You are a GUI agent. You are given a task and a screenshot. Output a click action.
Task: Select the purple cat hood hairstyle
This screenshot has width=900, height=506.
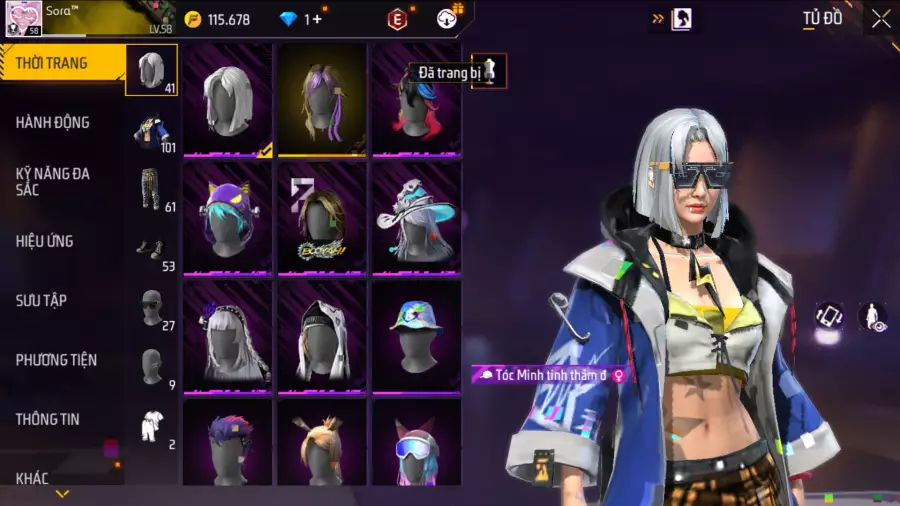coord(227,216)
